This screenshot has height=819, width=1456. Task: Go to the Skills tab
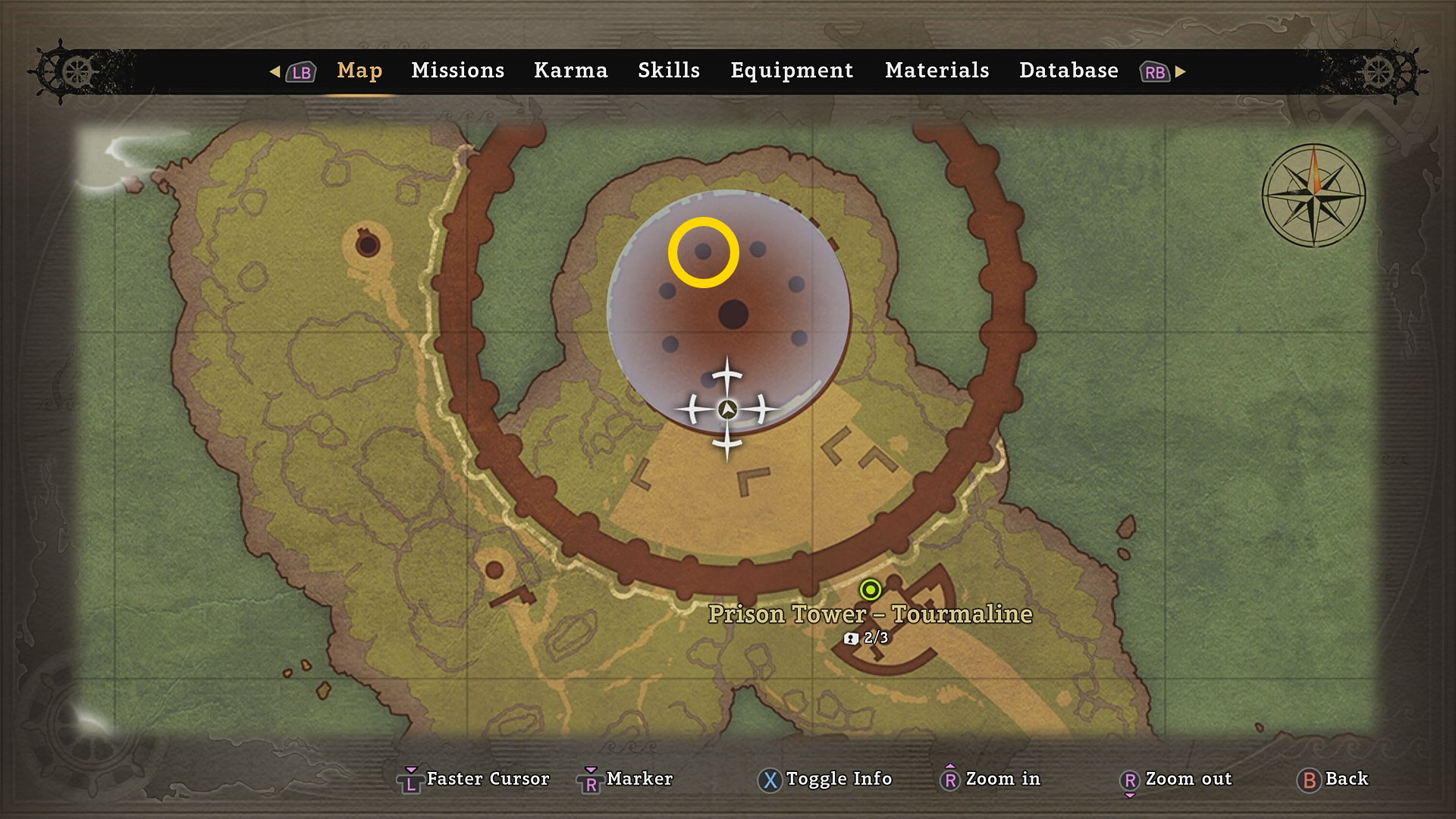click(668, 71)
